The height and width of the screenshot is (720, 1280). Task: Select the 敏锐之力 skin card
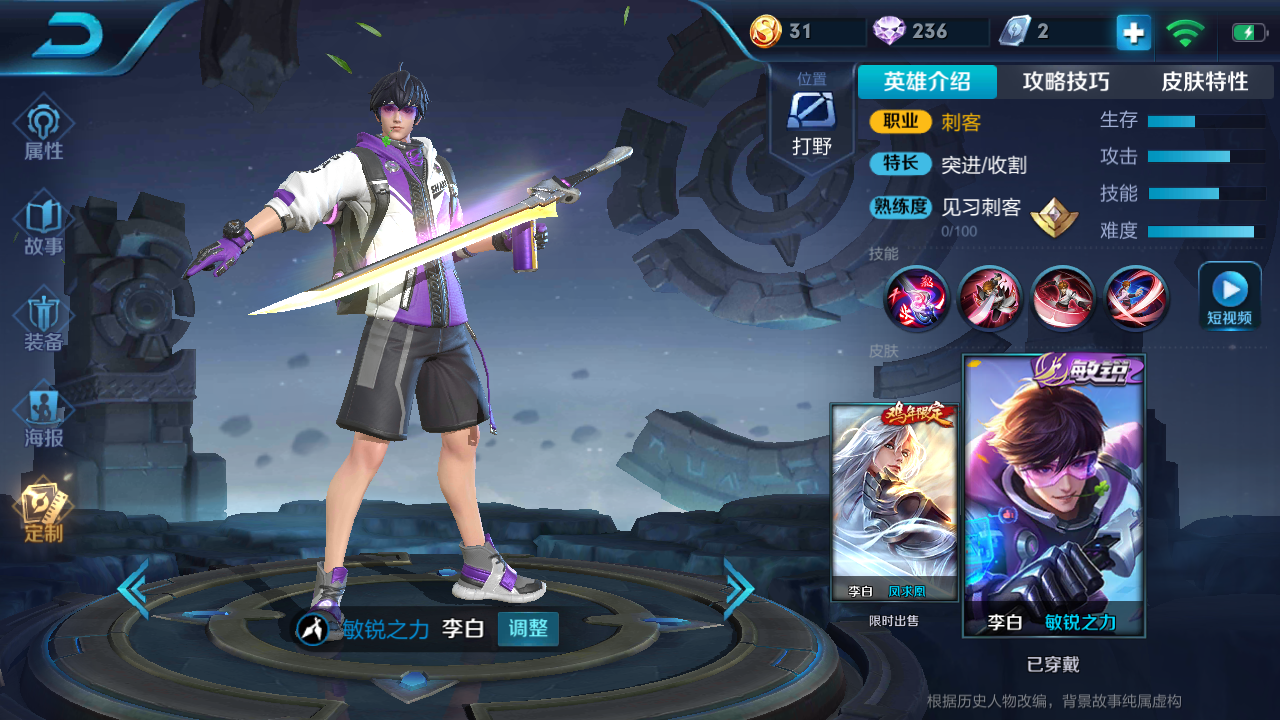[1053, 496]
